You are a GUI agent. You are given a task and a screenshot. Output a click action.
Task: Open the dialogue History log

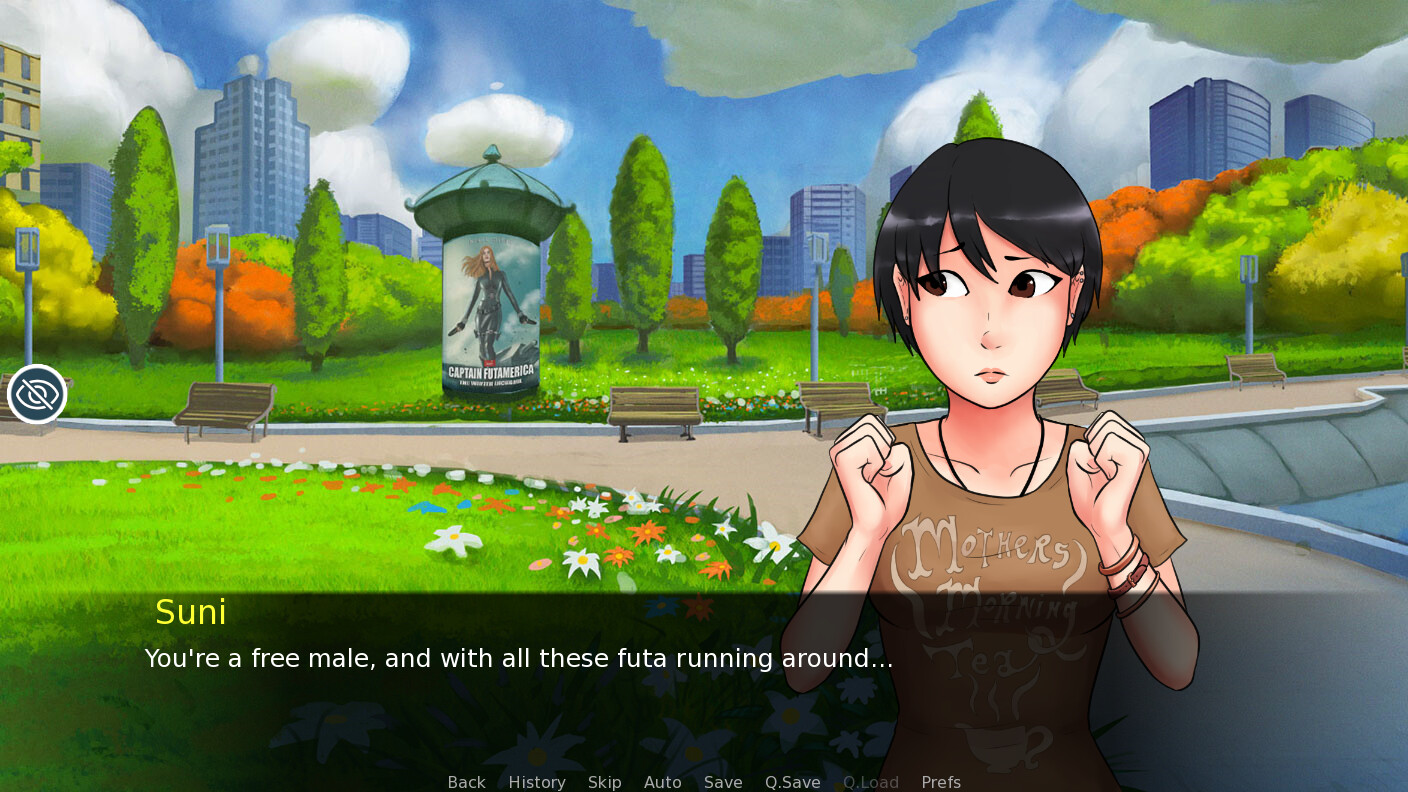(x=537, y=782)
